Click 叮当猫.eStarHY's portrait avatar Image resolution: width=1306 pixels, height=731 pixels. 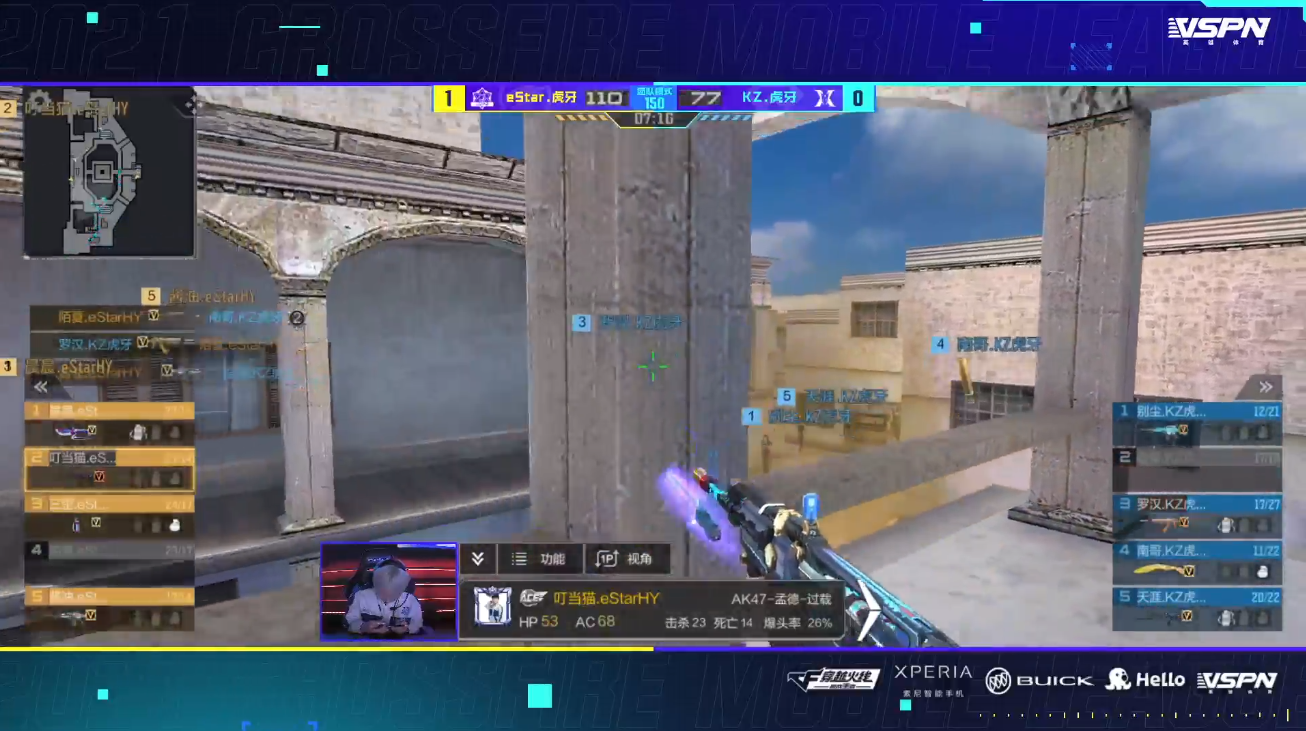coord(492,607)
